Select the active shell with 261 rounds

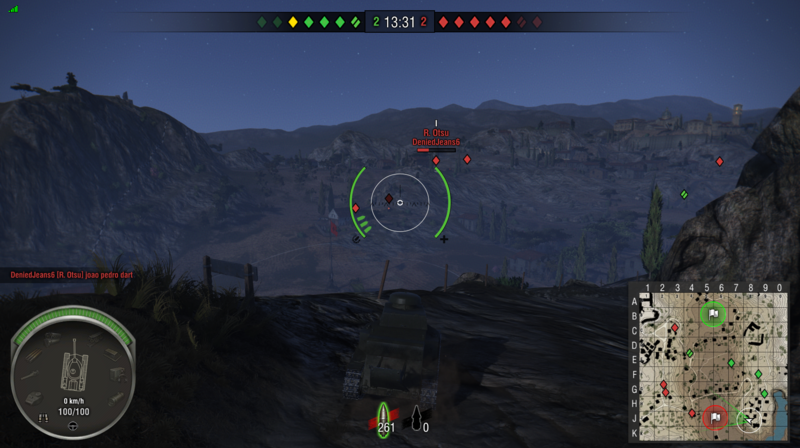pos(383,416)
